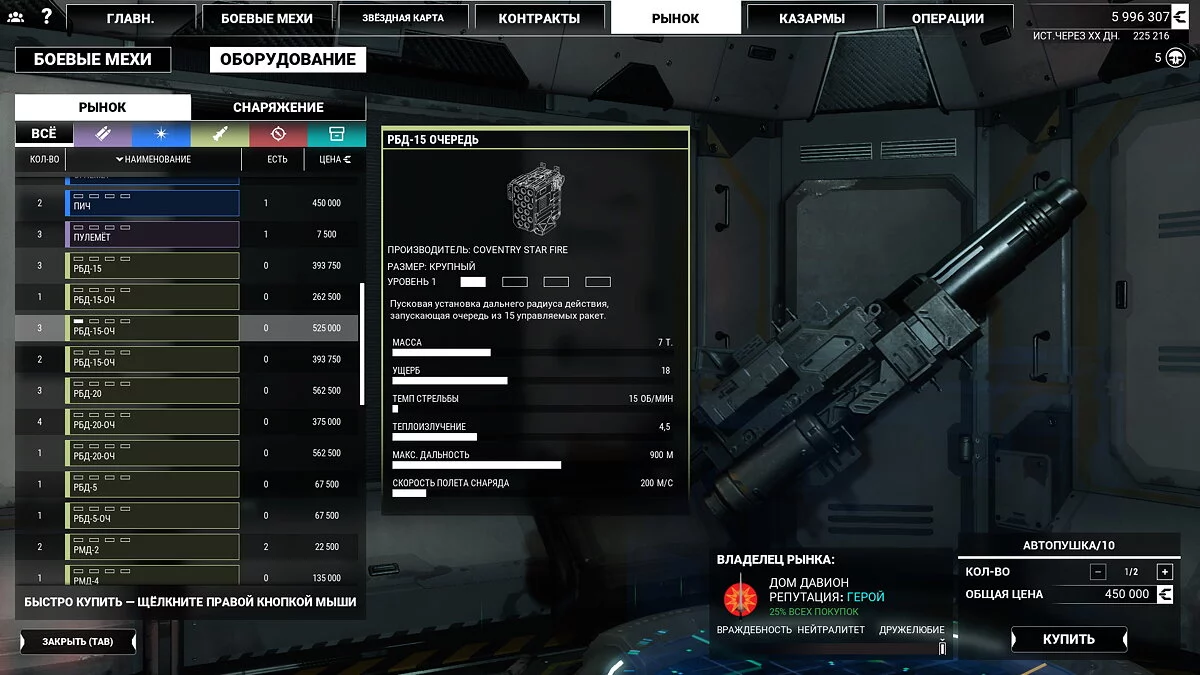1200x675 pixels.
Task: Select the teal crate equipment filter
Action: tap(337, 134)
